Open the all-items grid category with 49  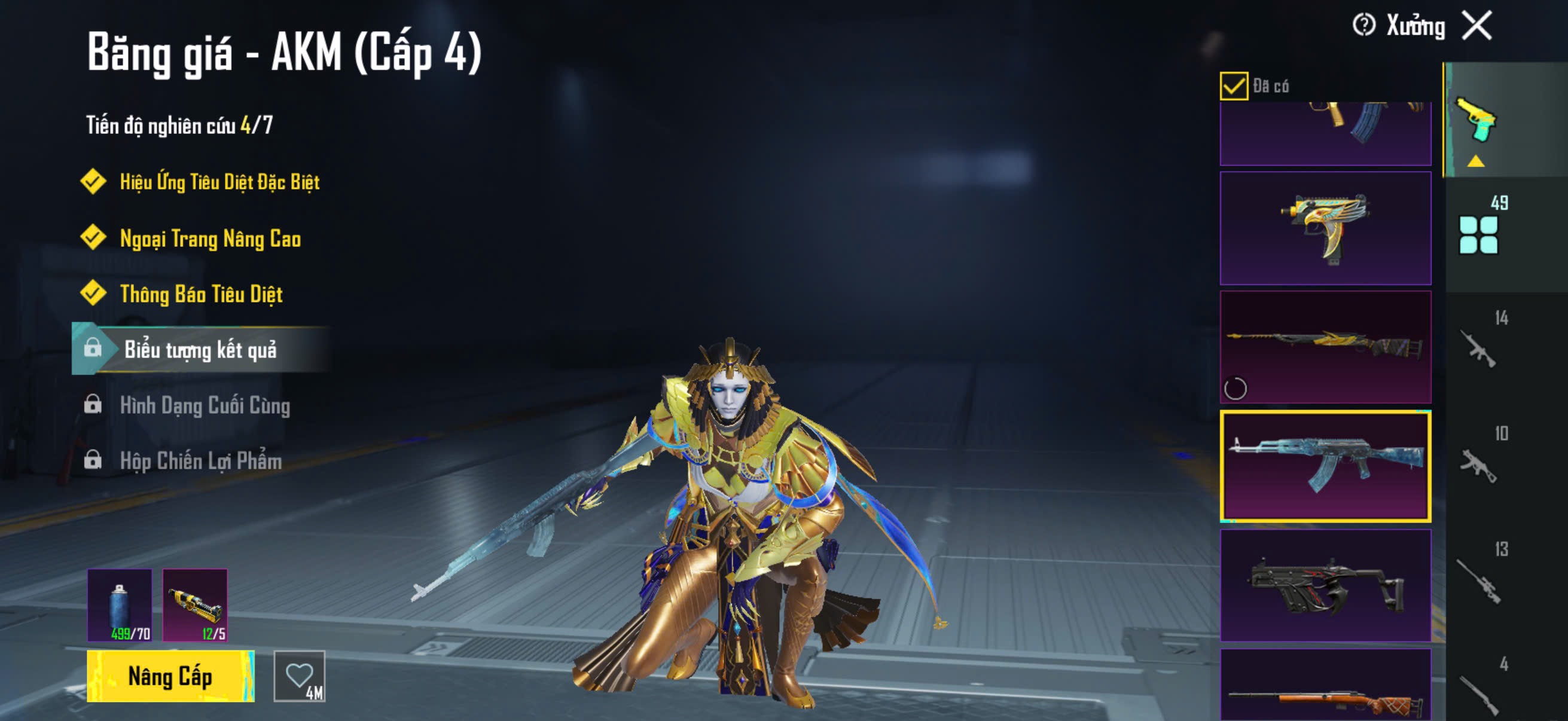coord(1478,234)
